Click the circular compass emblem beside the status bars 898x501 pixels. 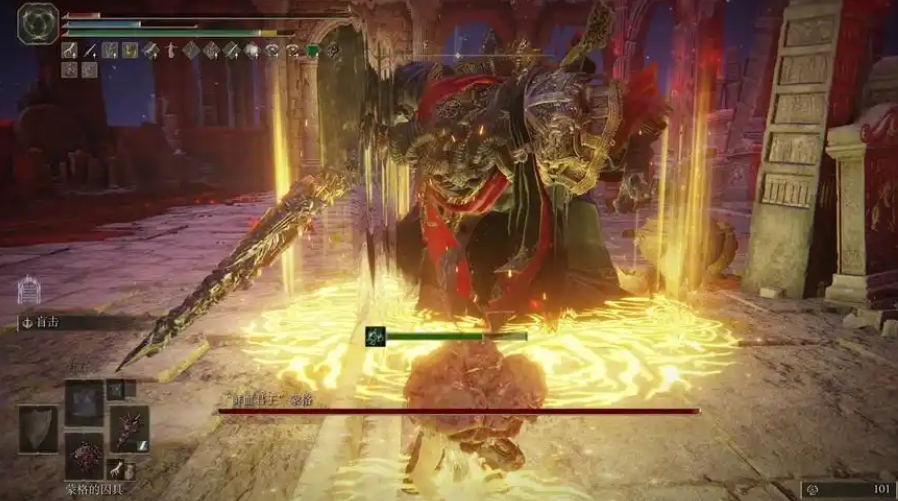click(37, 22)
